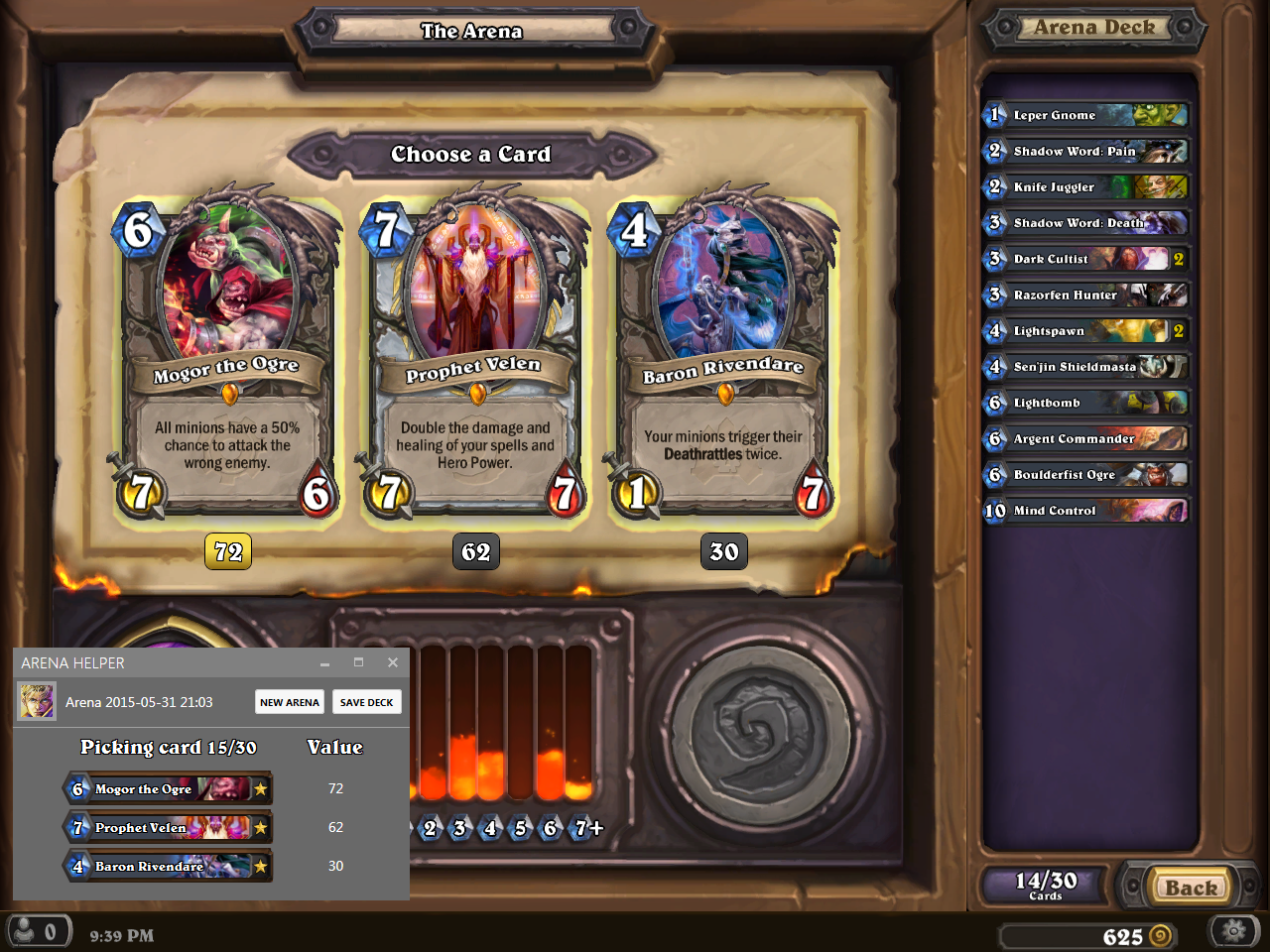
Task: Click the 14/30 Cards counter
Action: 1043,883
